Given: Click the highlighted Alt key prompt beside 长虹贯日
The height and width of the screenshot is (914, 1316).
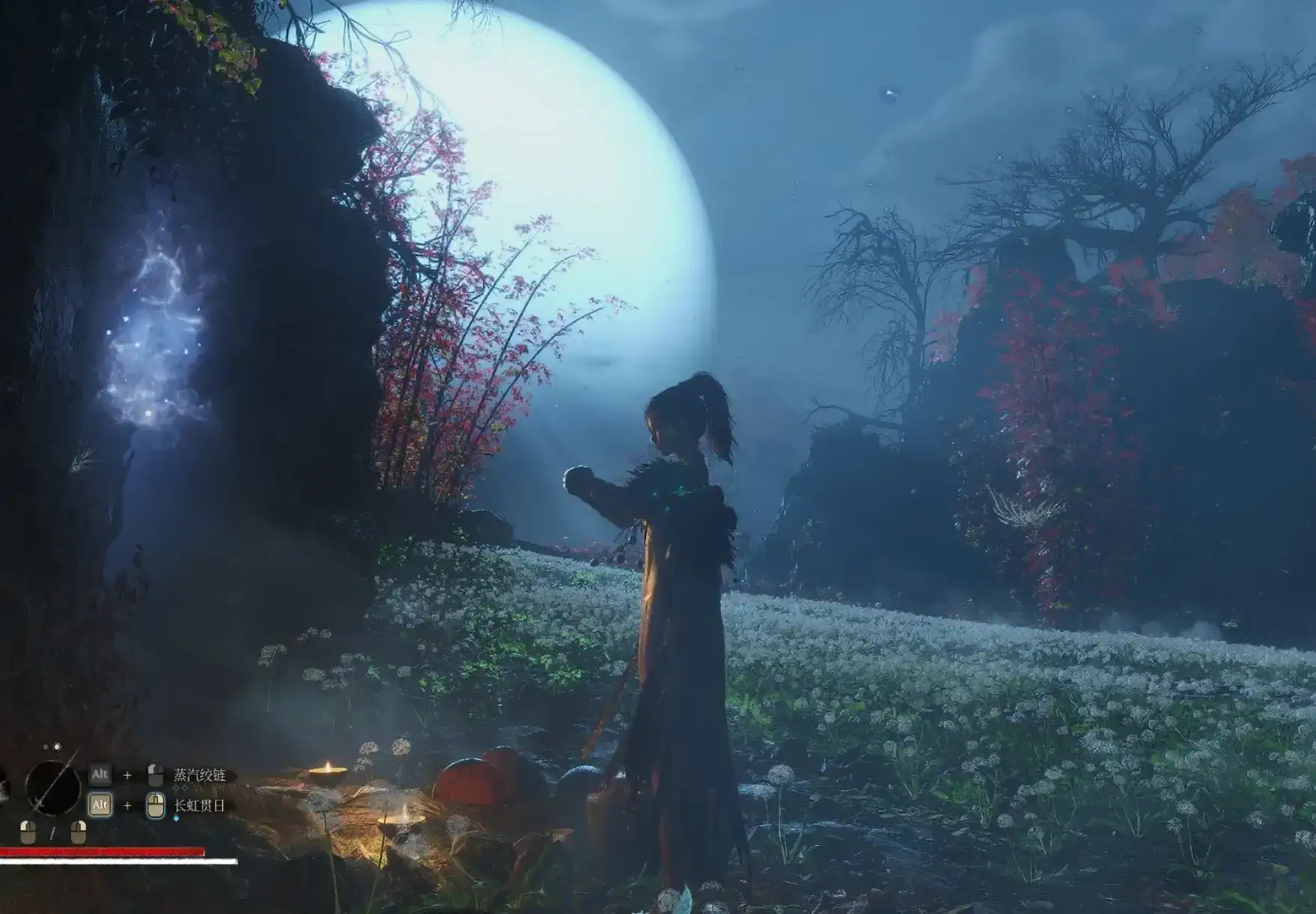Looking at the screenshot, I should click(x=100, y=805).
